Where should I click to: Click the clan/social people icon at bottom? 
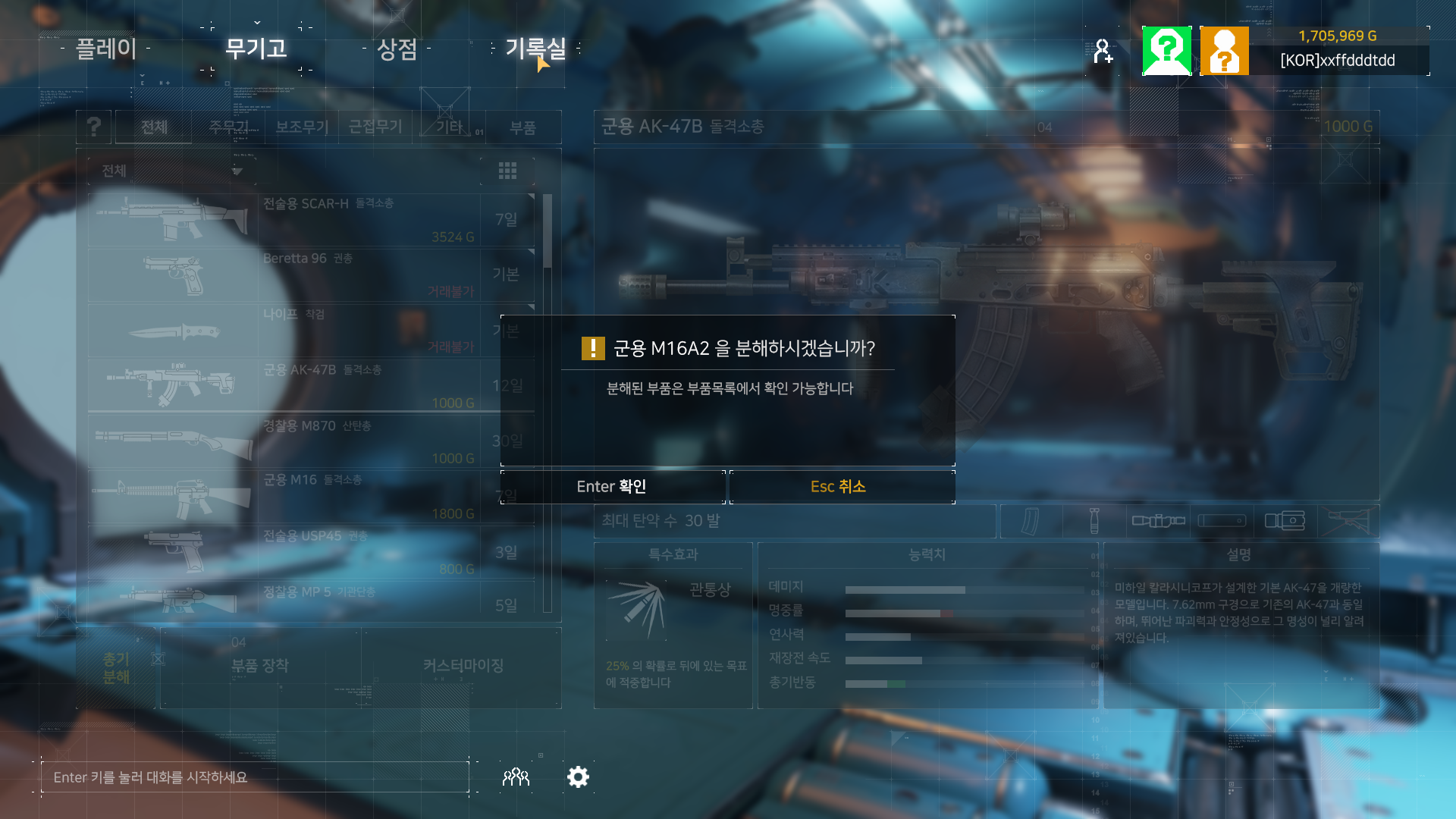tap(516, 777)
